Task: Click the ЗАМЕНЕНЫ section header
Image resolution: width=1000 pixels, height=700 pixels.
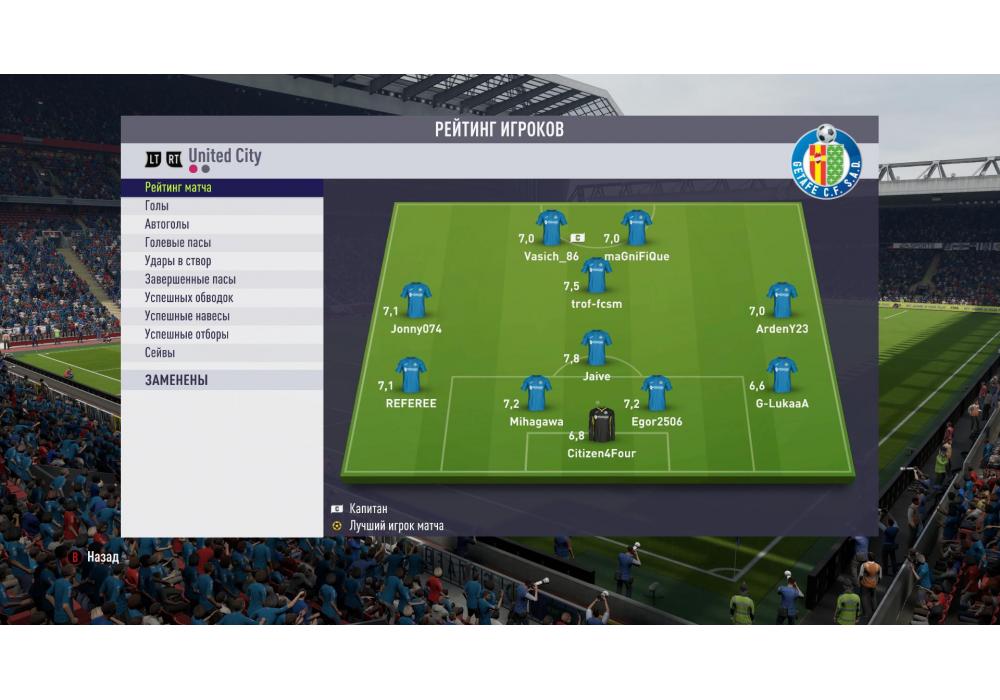Action: coord(222,381)
